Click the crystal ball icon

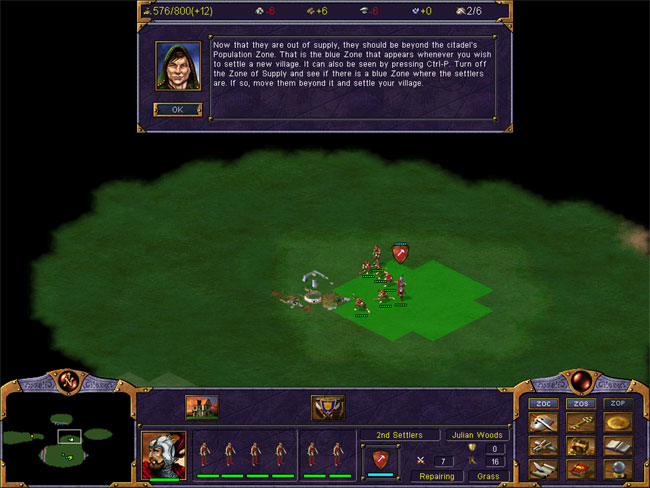618,469
